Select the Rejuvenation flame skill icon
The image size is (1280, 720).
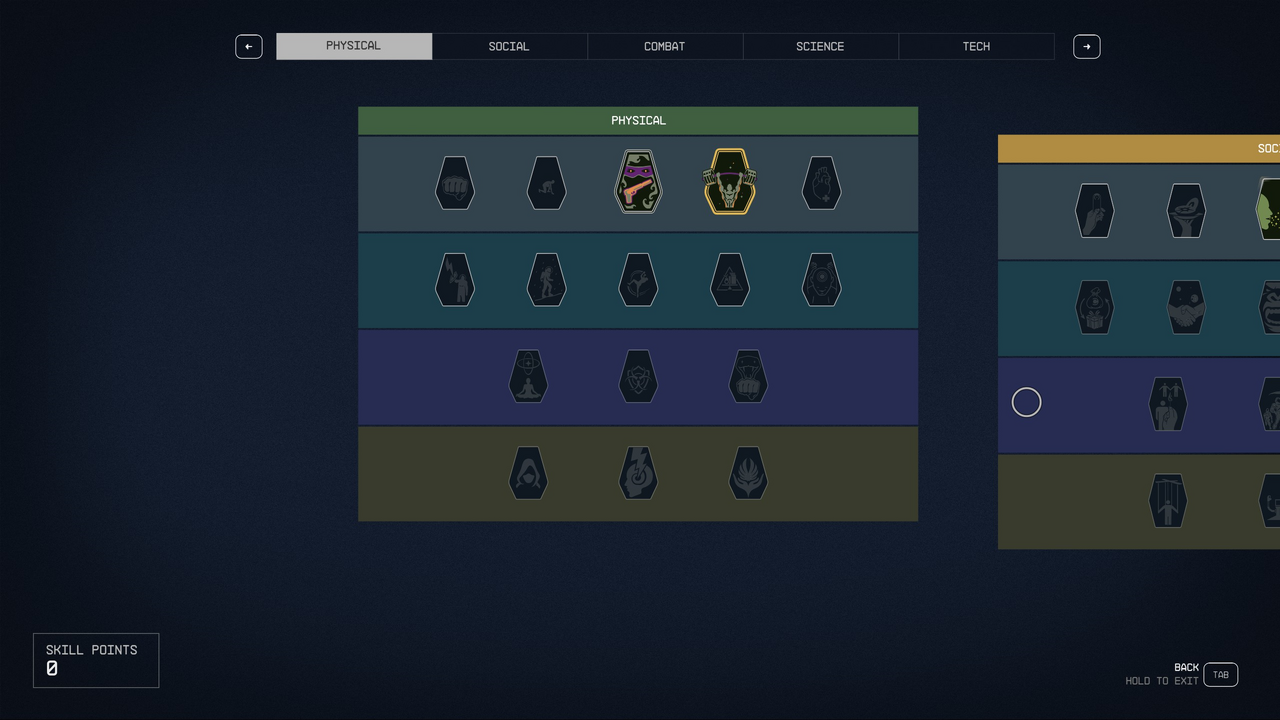748,474
